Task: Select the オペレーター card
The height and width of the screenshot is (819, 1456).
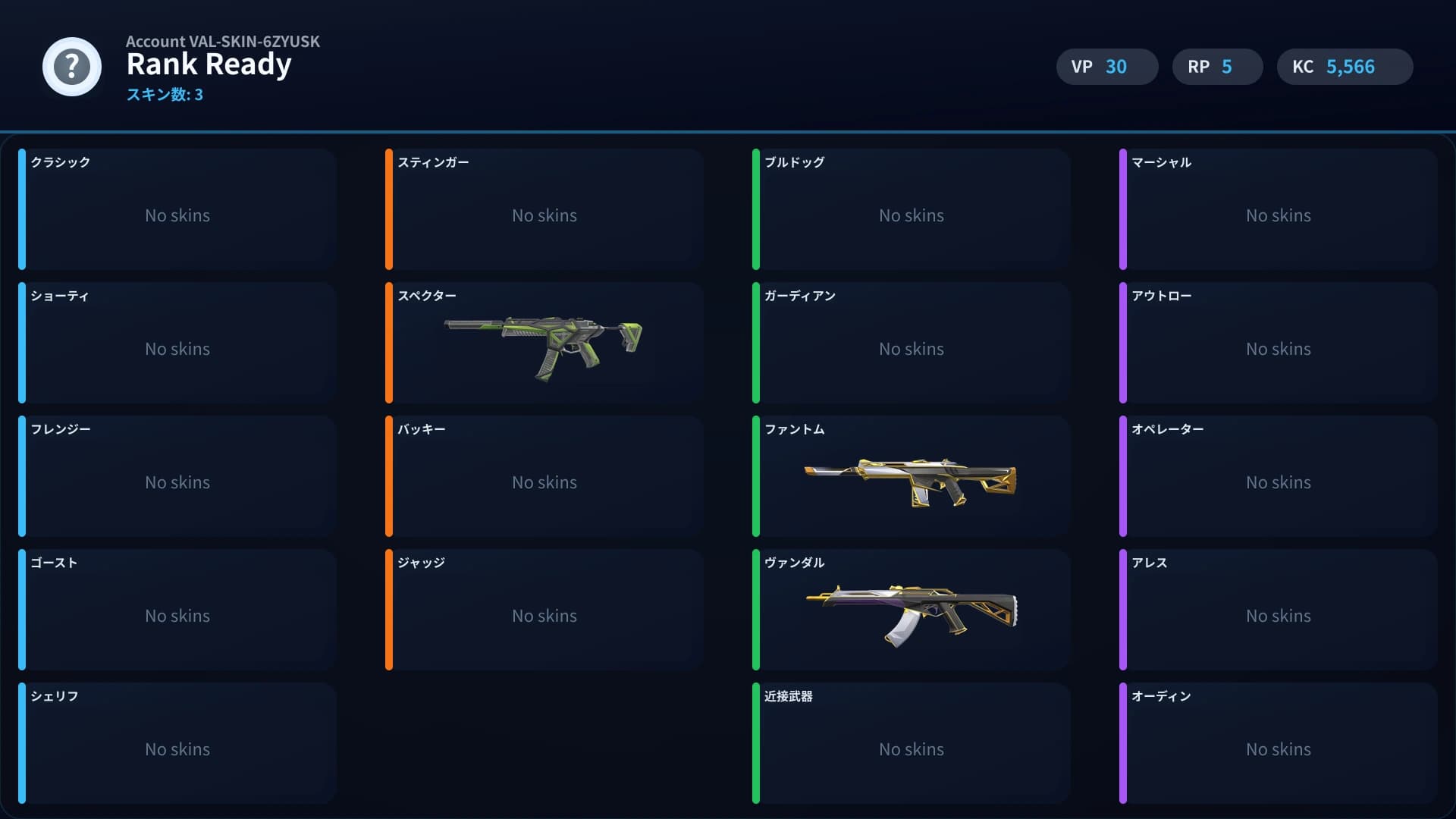Action: coord(1279,476)
